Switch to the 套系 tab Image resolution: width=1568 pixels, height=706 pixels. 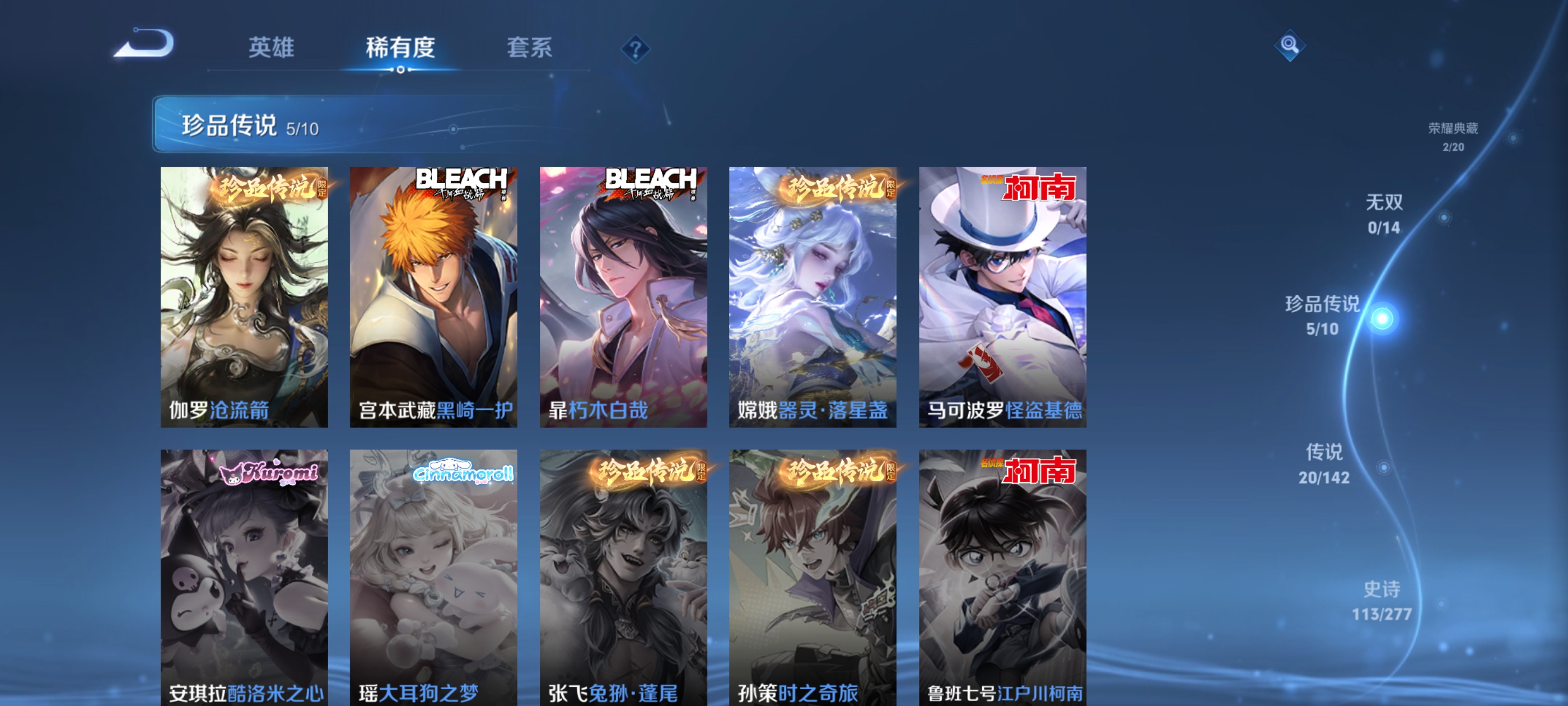(x=530, y=49)
